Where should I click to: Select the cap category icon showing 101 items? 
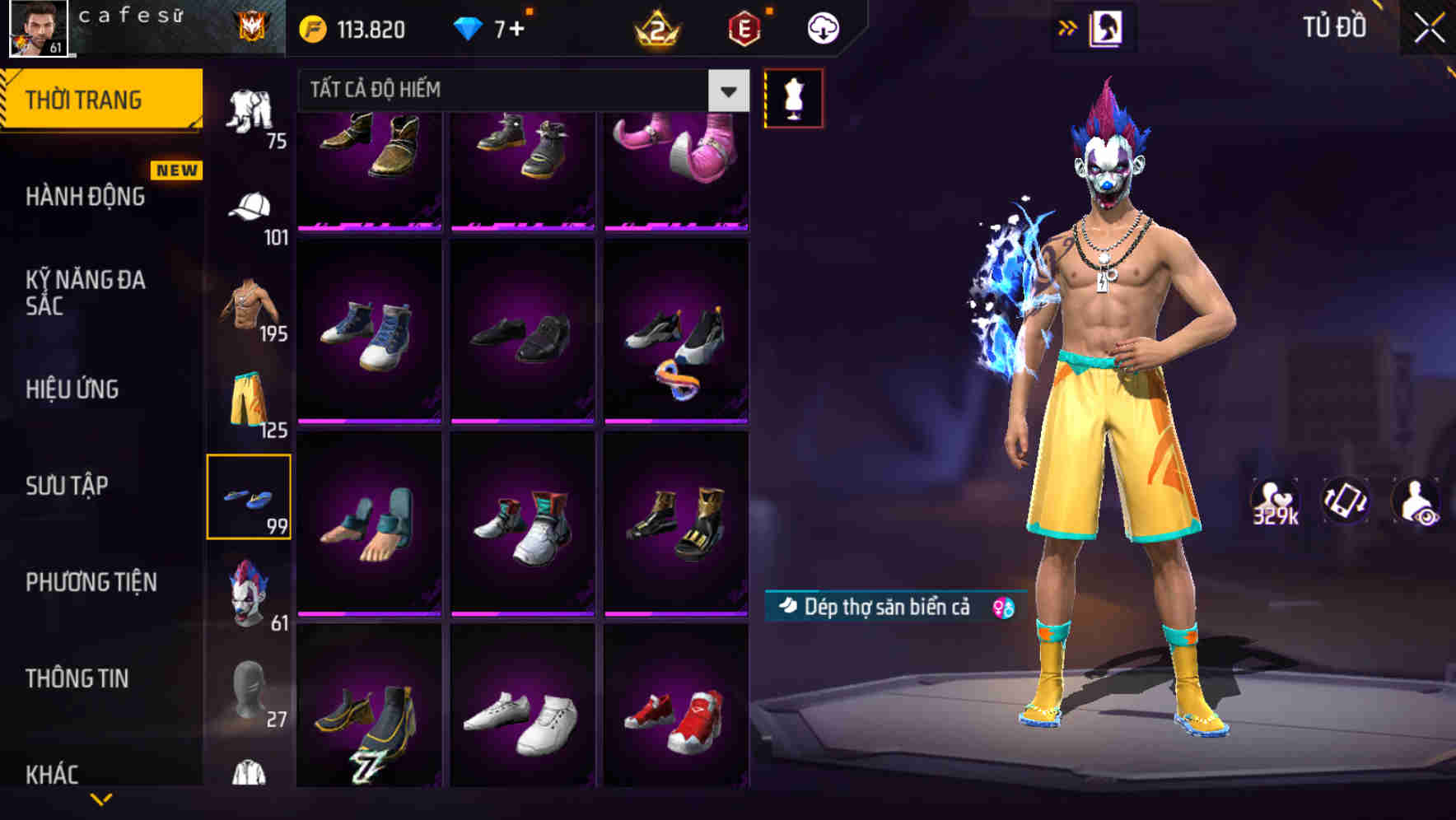251,204
